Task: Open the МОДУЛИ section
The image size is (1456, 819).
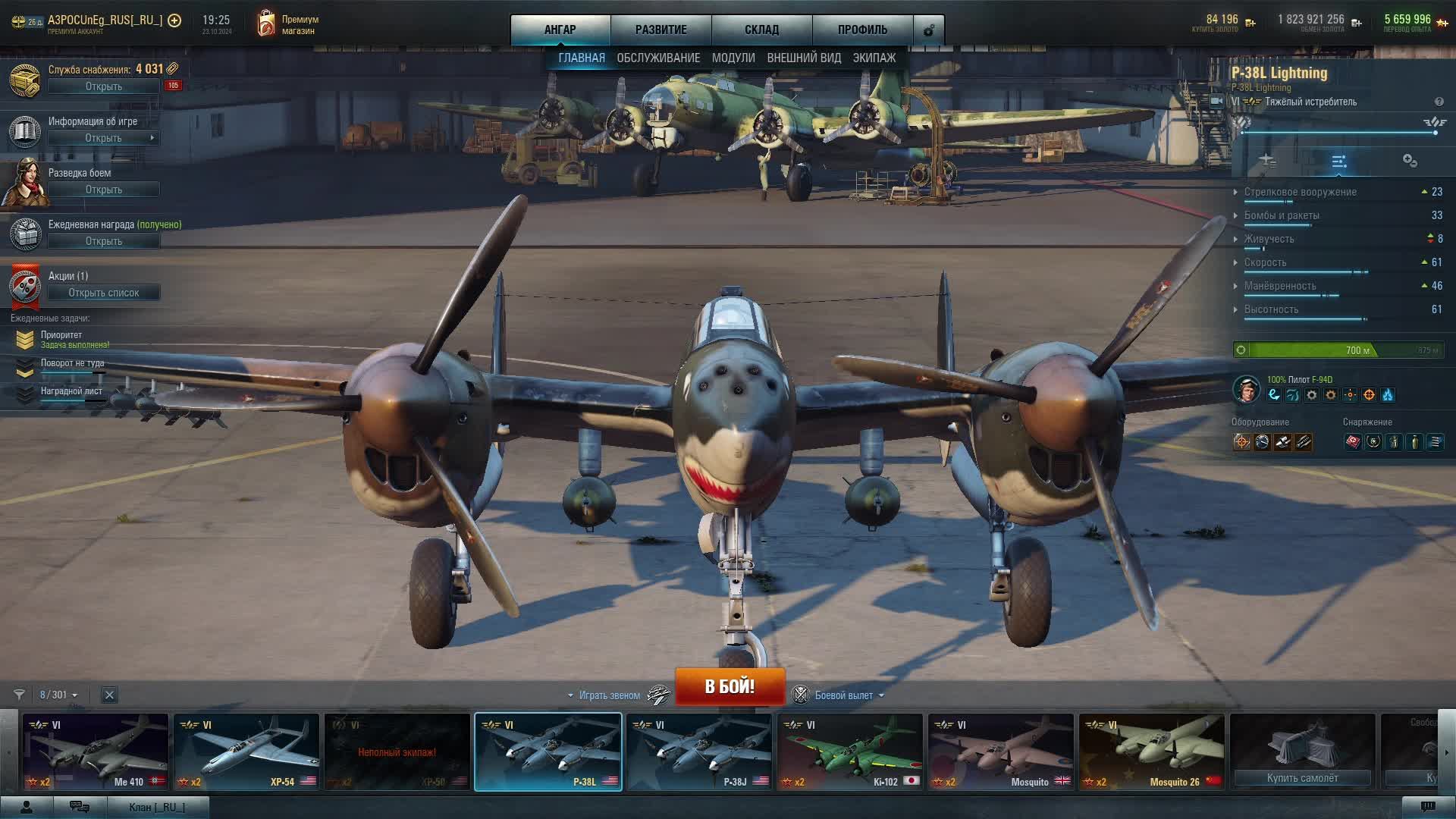Action: pyautogui.click(x=733, y=58)
